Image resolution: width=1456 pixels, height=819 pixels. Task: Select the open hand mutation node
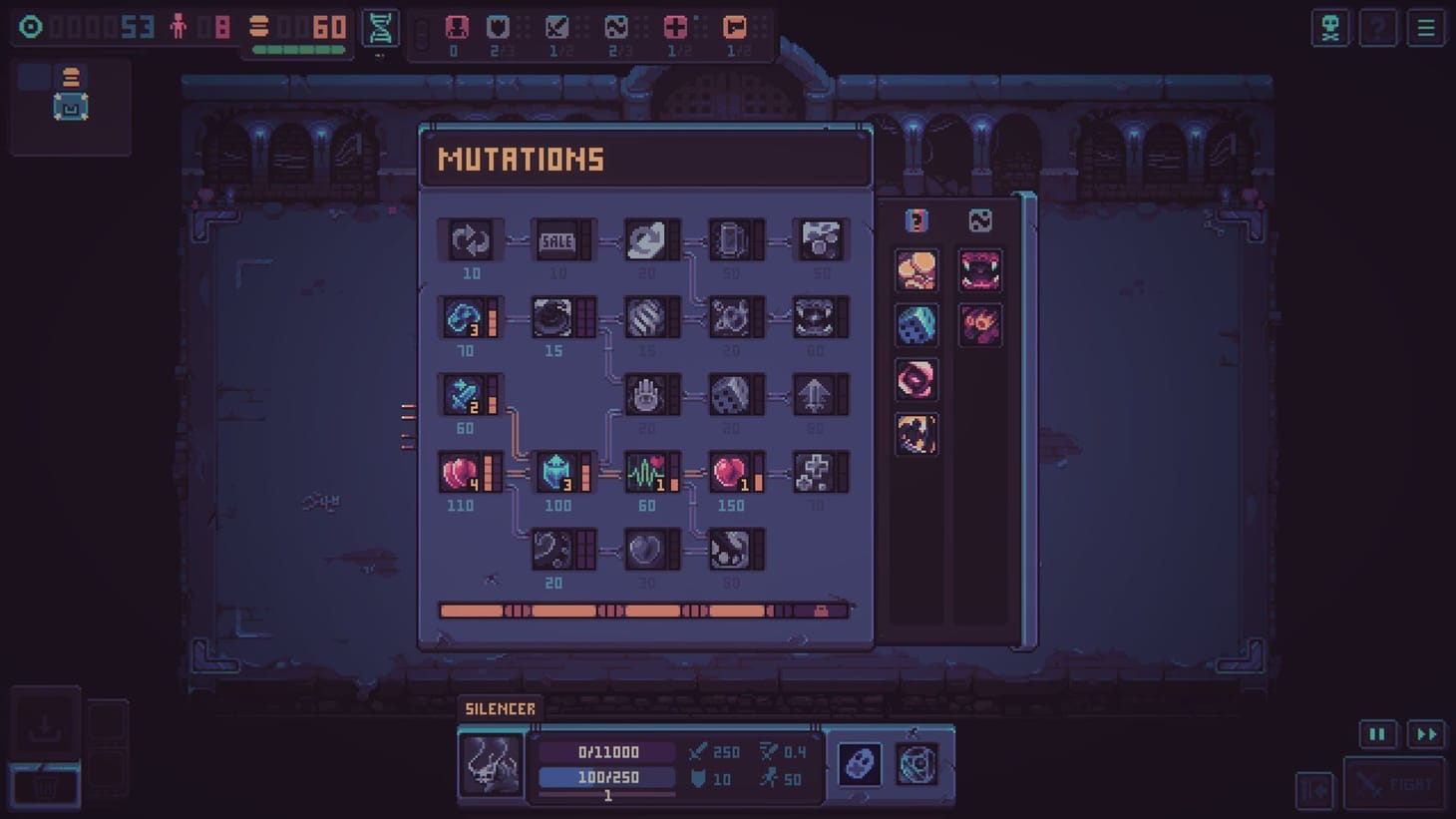click(x=648, y=394)
